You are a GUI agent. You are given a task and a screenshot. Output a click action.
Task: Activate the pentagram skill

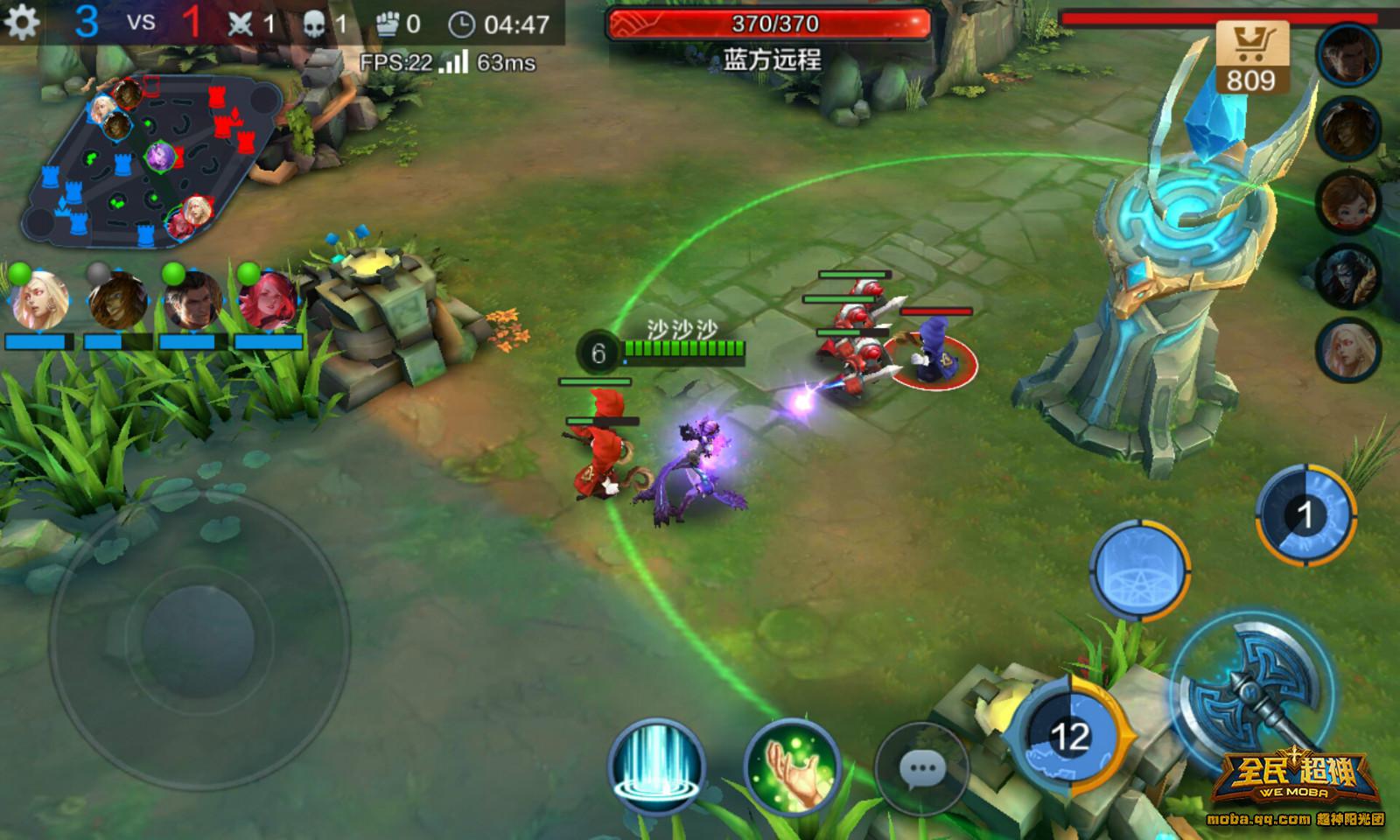1140,570
